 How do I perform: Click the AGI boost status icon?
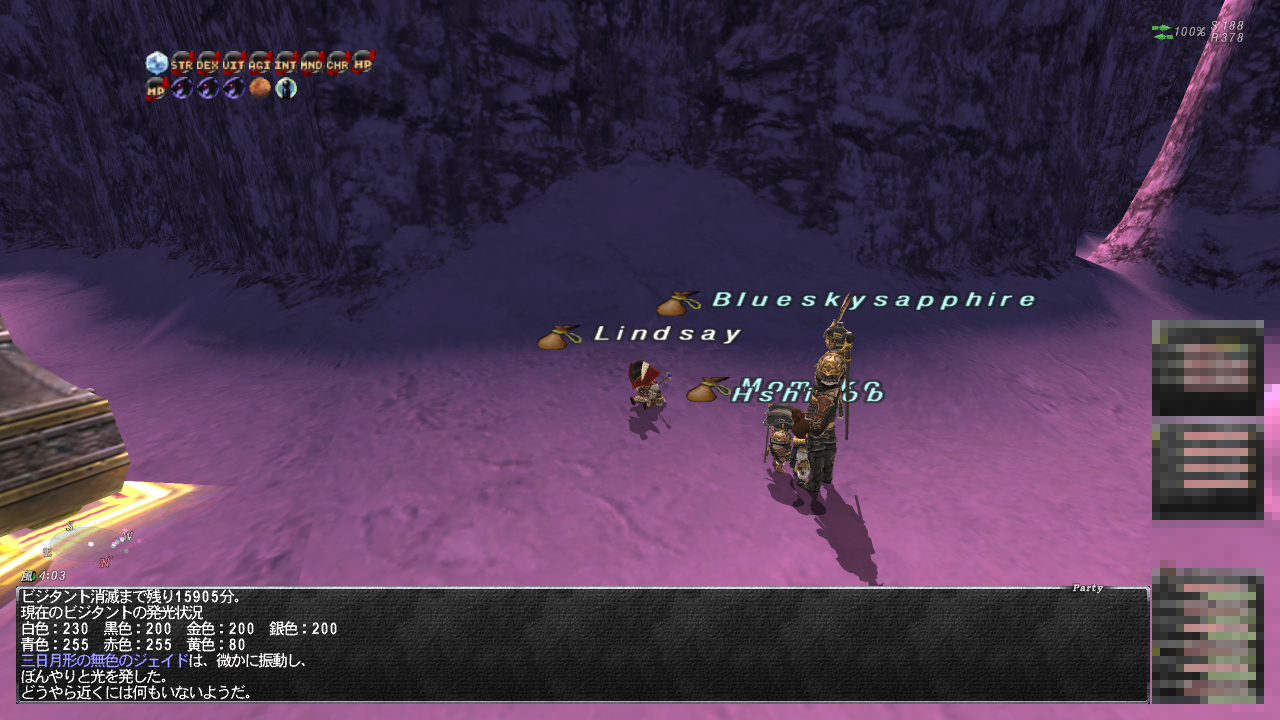point(260,63)
